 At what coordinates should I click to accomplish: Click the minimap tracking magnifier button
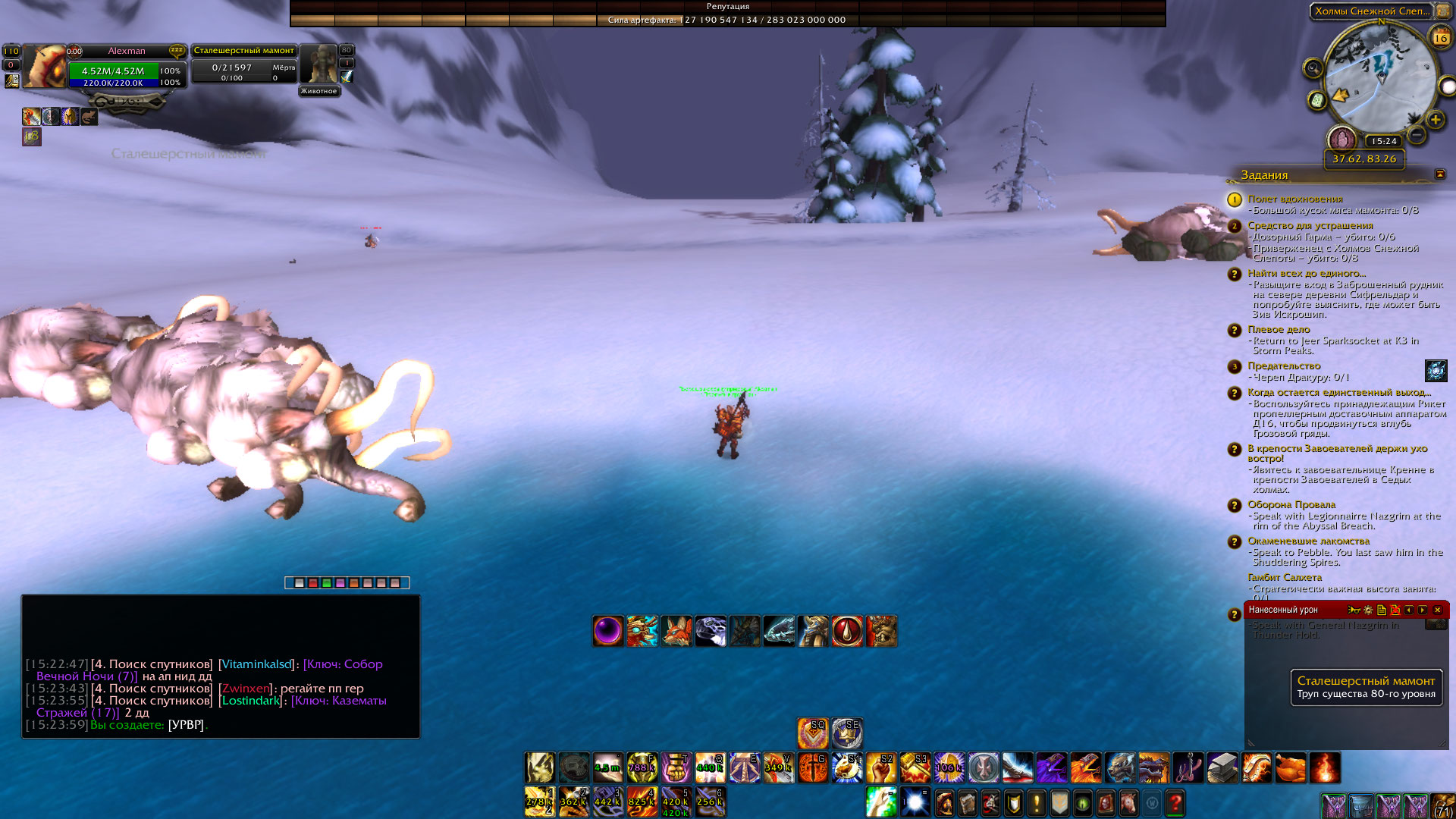tap(1313, 69)
